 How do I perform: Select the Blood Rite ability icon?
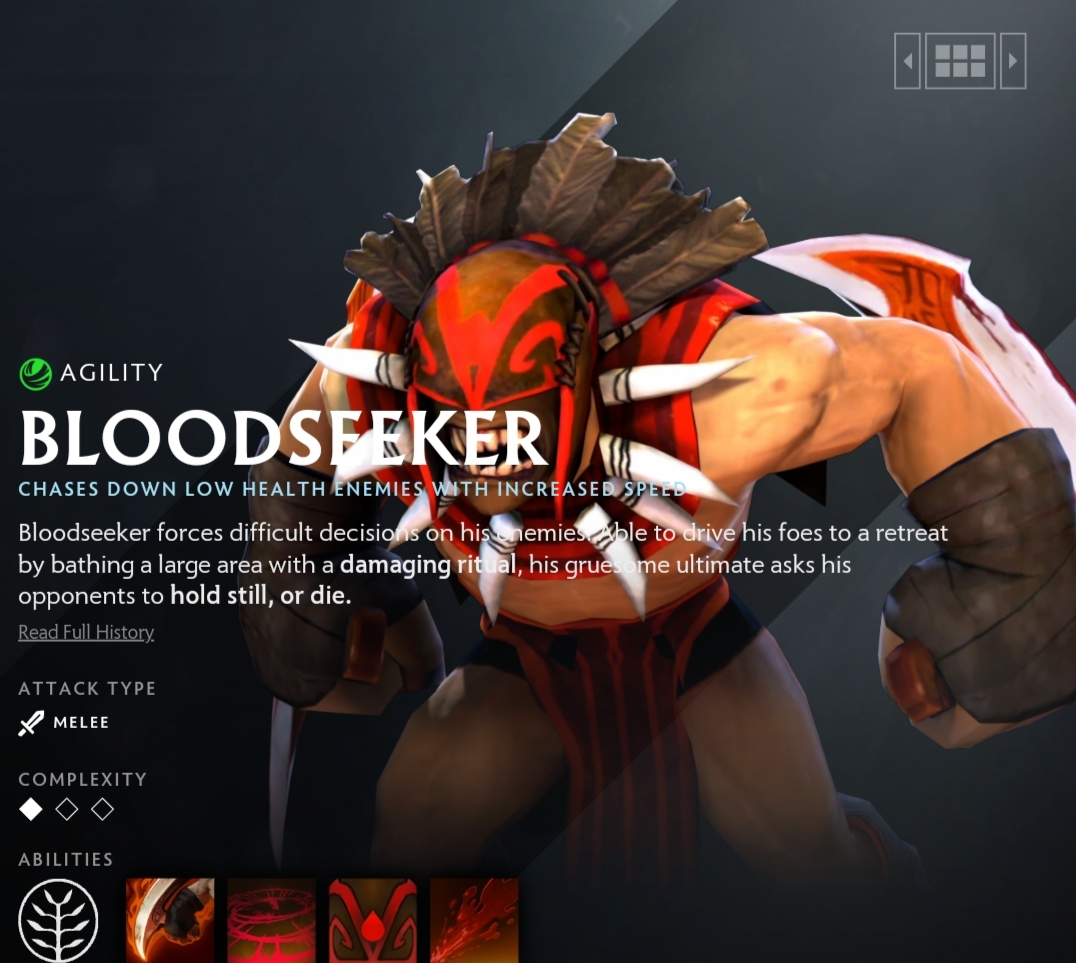pyautogui.click(x=272, y=921)
